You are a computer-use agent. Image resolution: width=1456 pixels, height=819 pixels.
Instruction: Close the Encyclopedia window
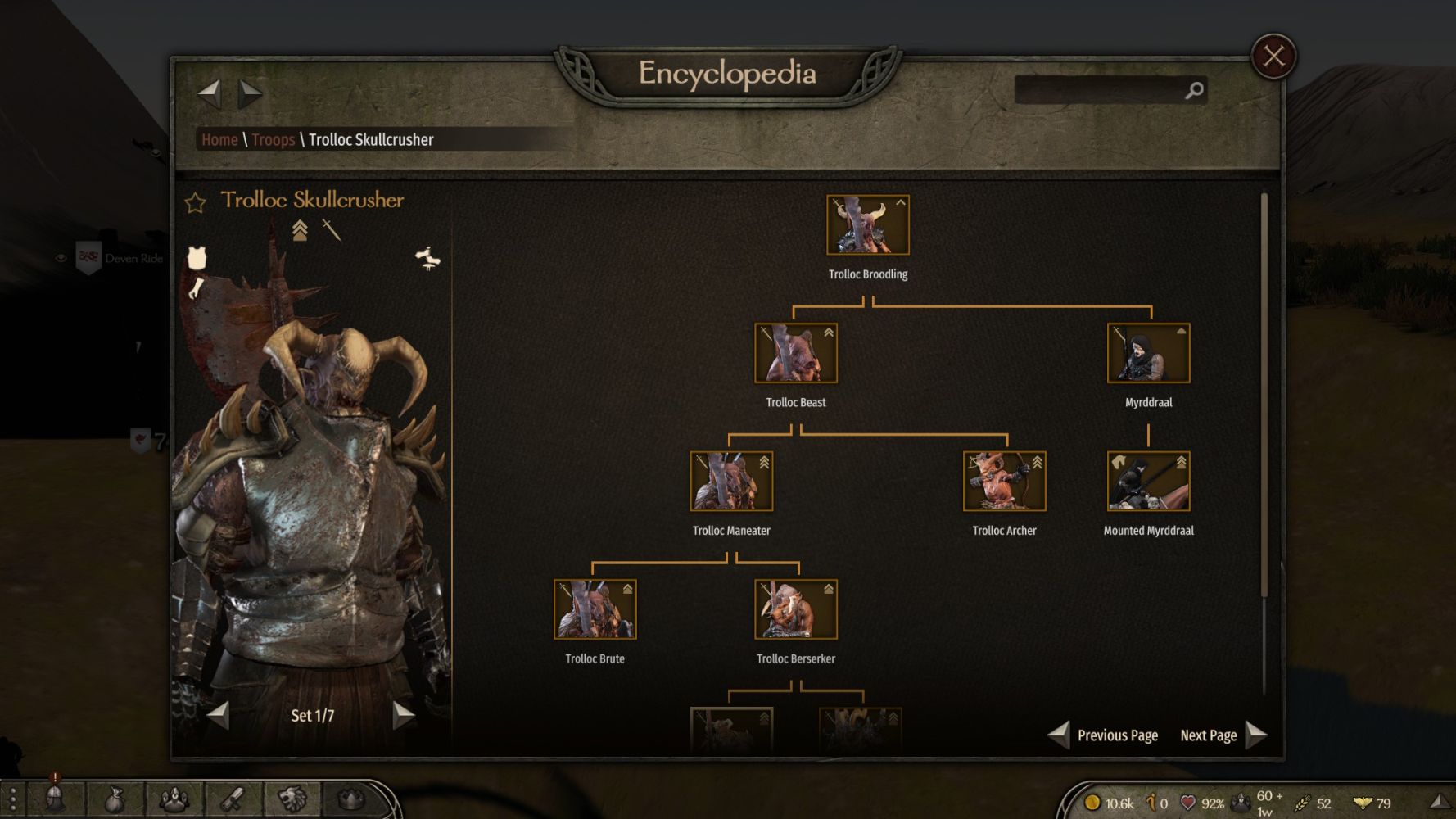click(x=1273, y=56)
